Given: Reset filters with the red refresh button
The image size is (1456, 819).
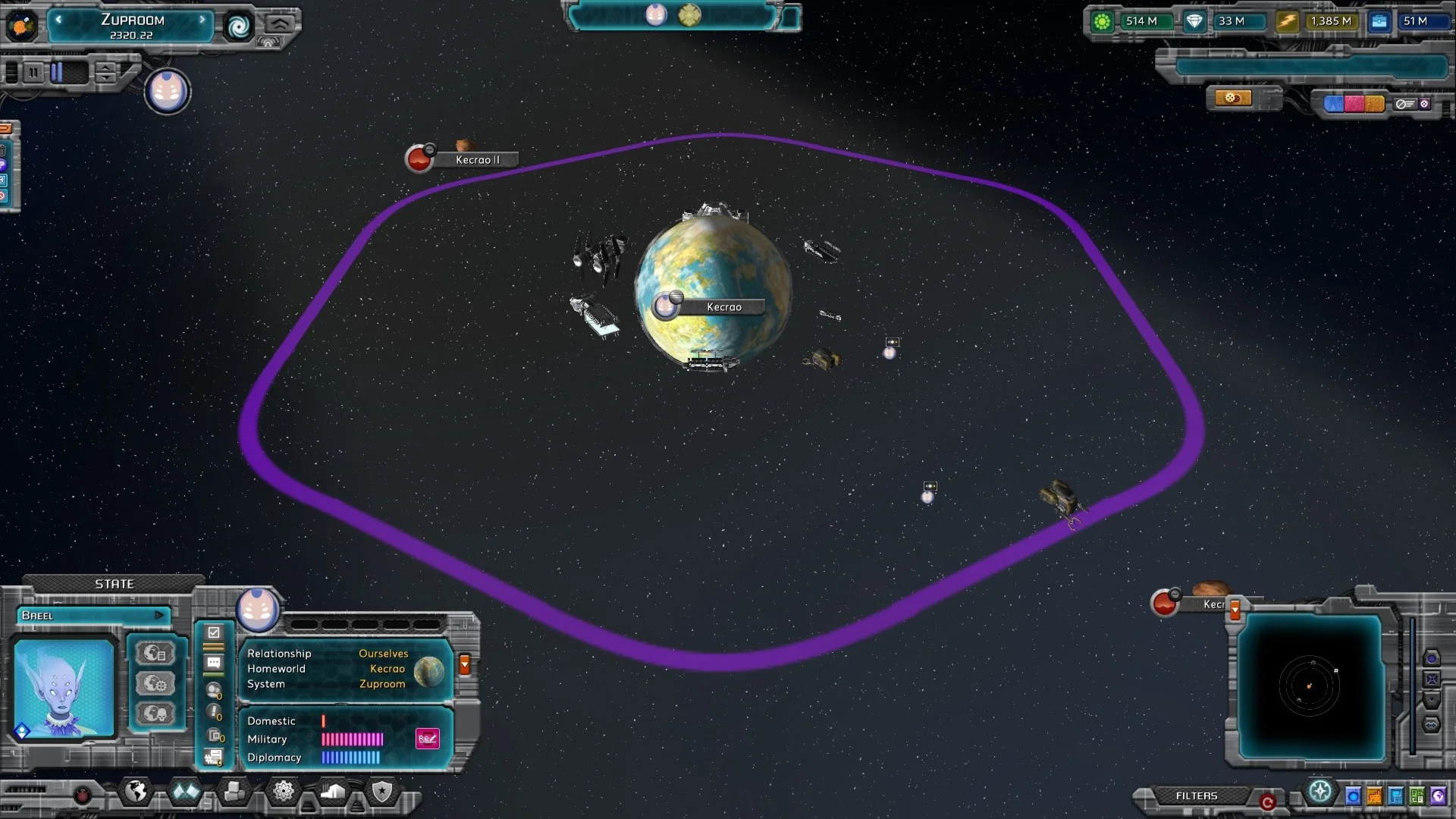Looking at the screenshot, I should pos(1267,802).
